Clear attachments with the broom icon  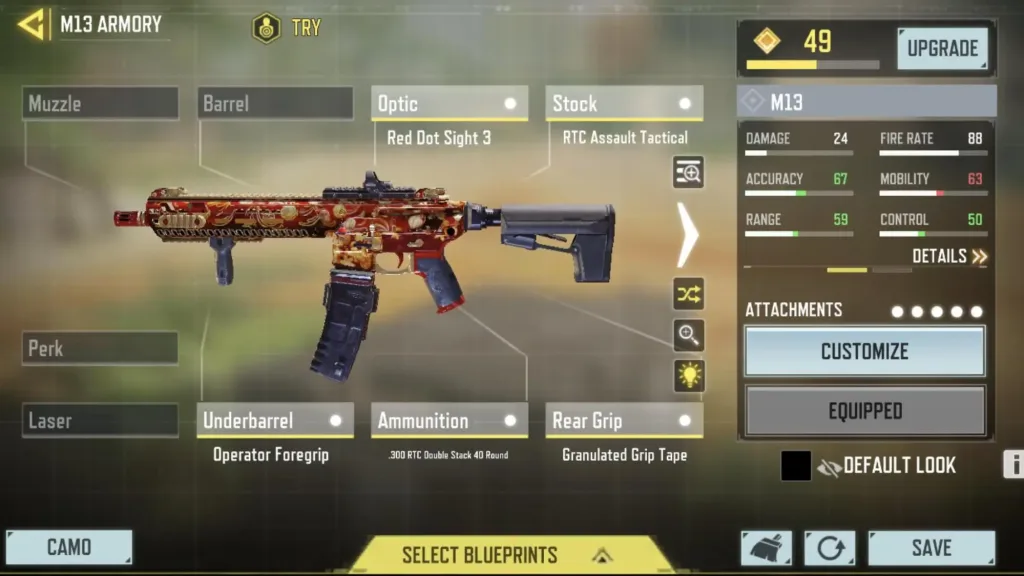[x=766, y=548]
